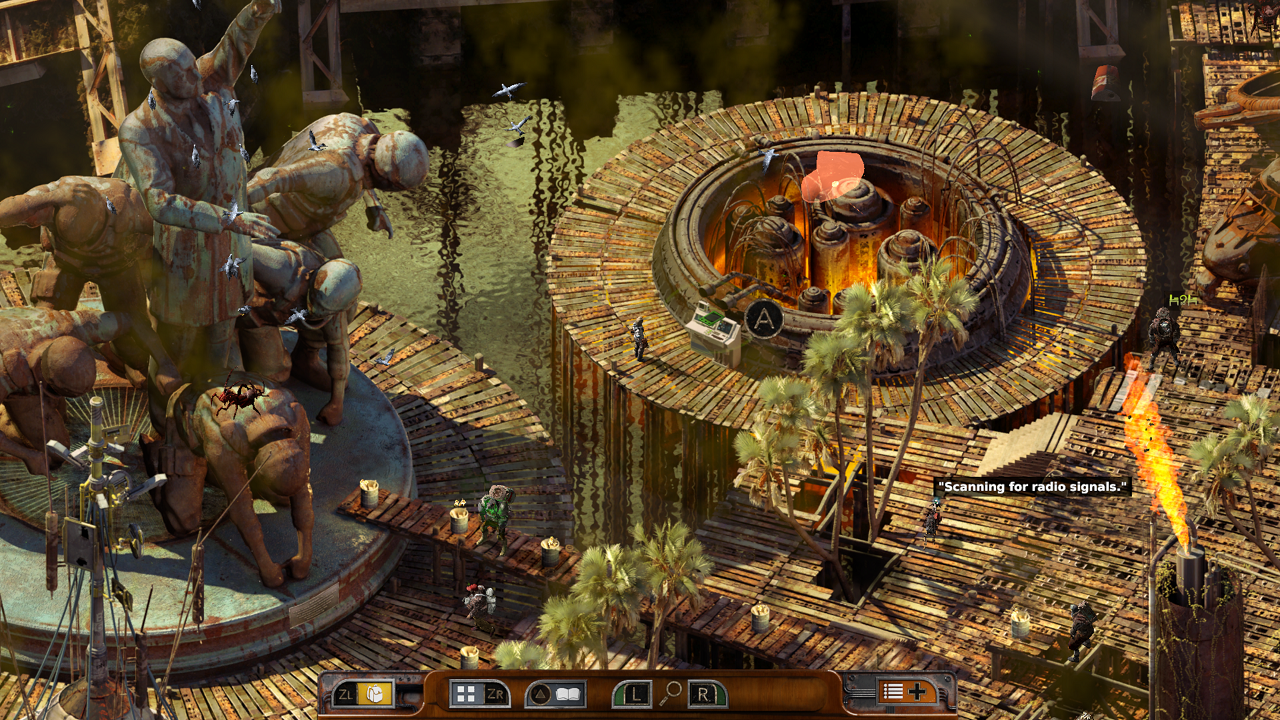Open the journal book icon
This screenshot has height=720, width=1280.
[x=569, y=693]
